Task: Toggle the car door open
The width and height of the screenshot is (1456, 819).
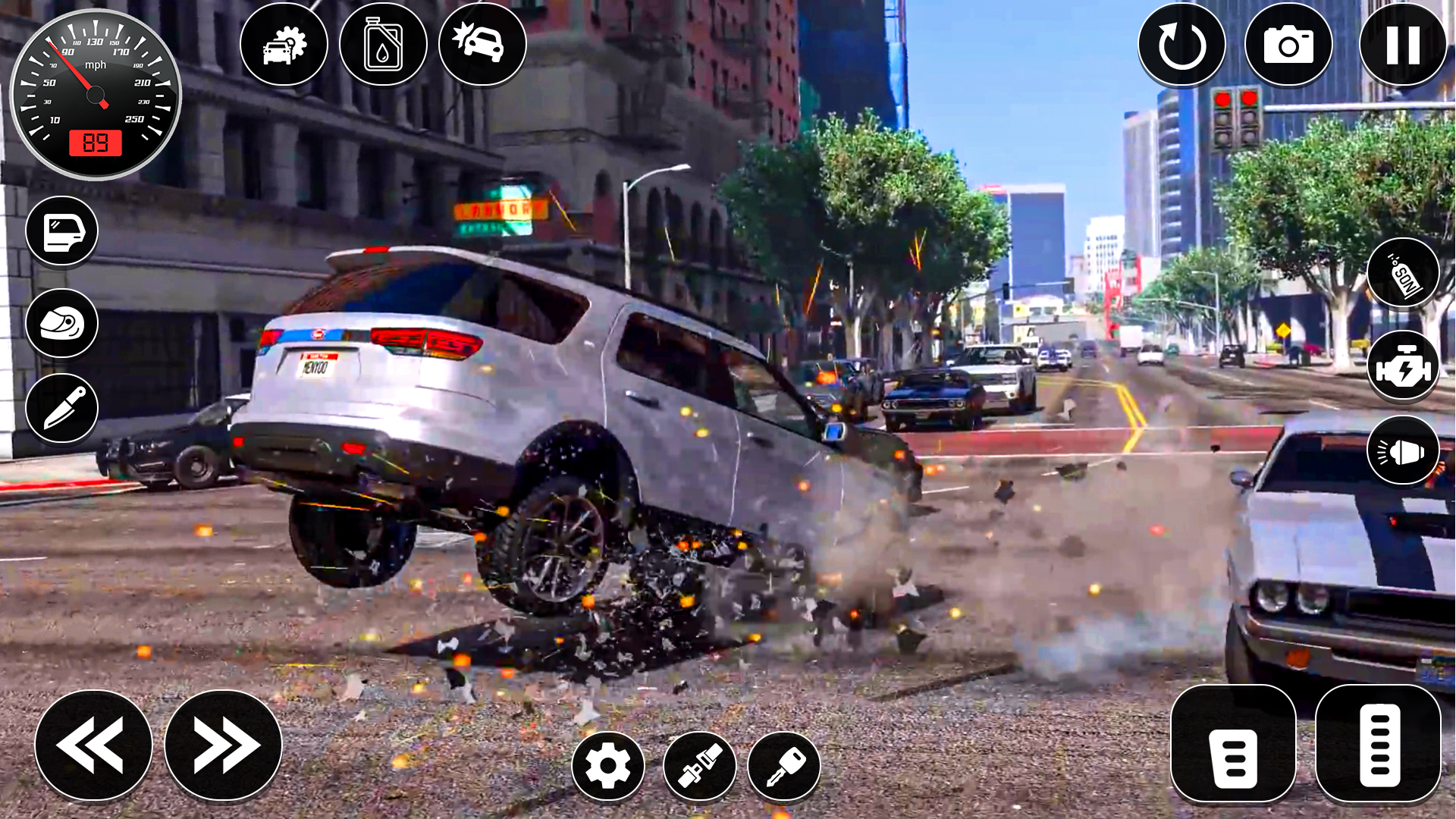Action: (x=62, y=232)
